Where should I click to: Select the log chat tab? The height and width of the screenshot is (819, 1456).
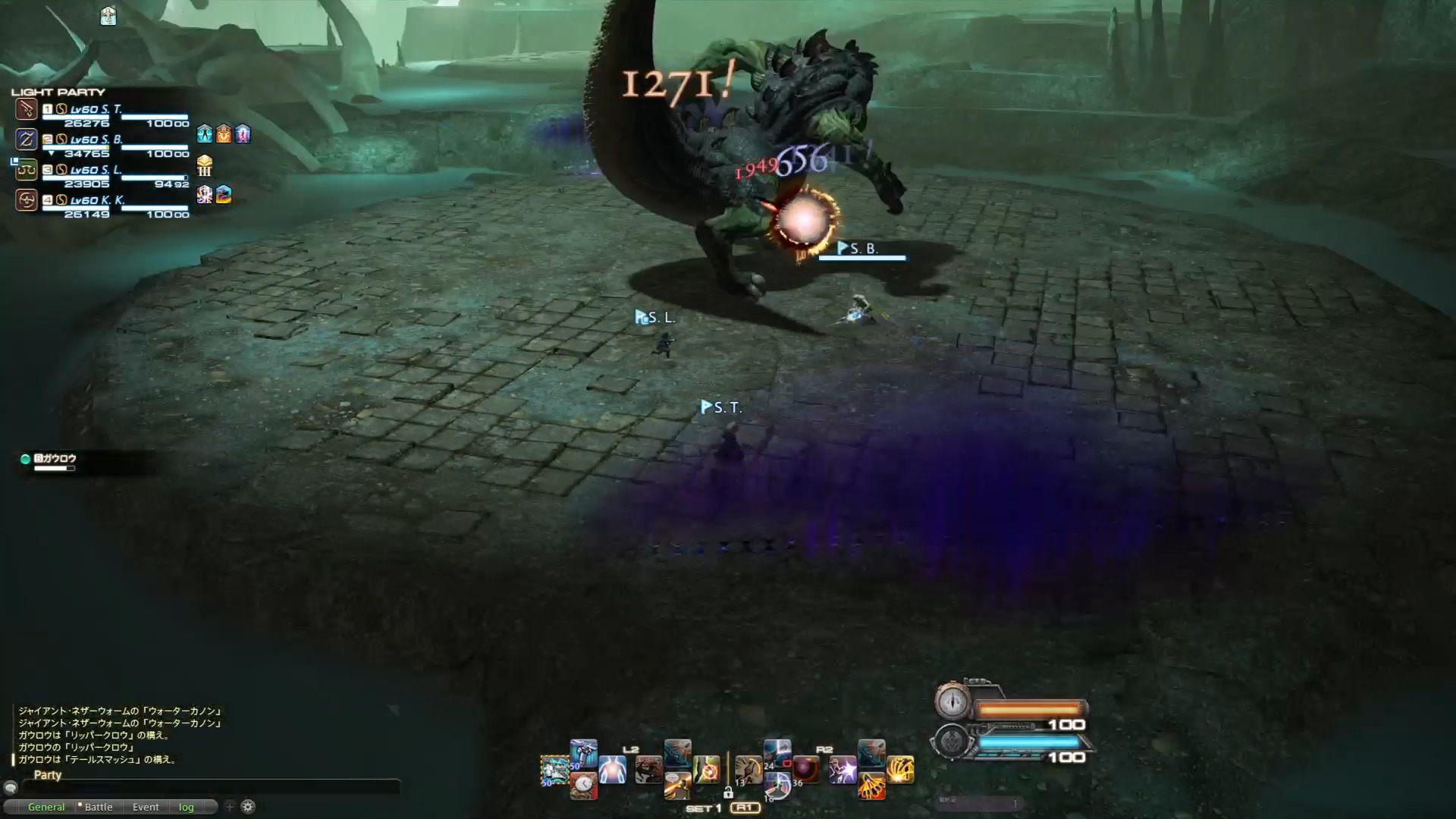tap(186, 807)
